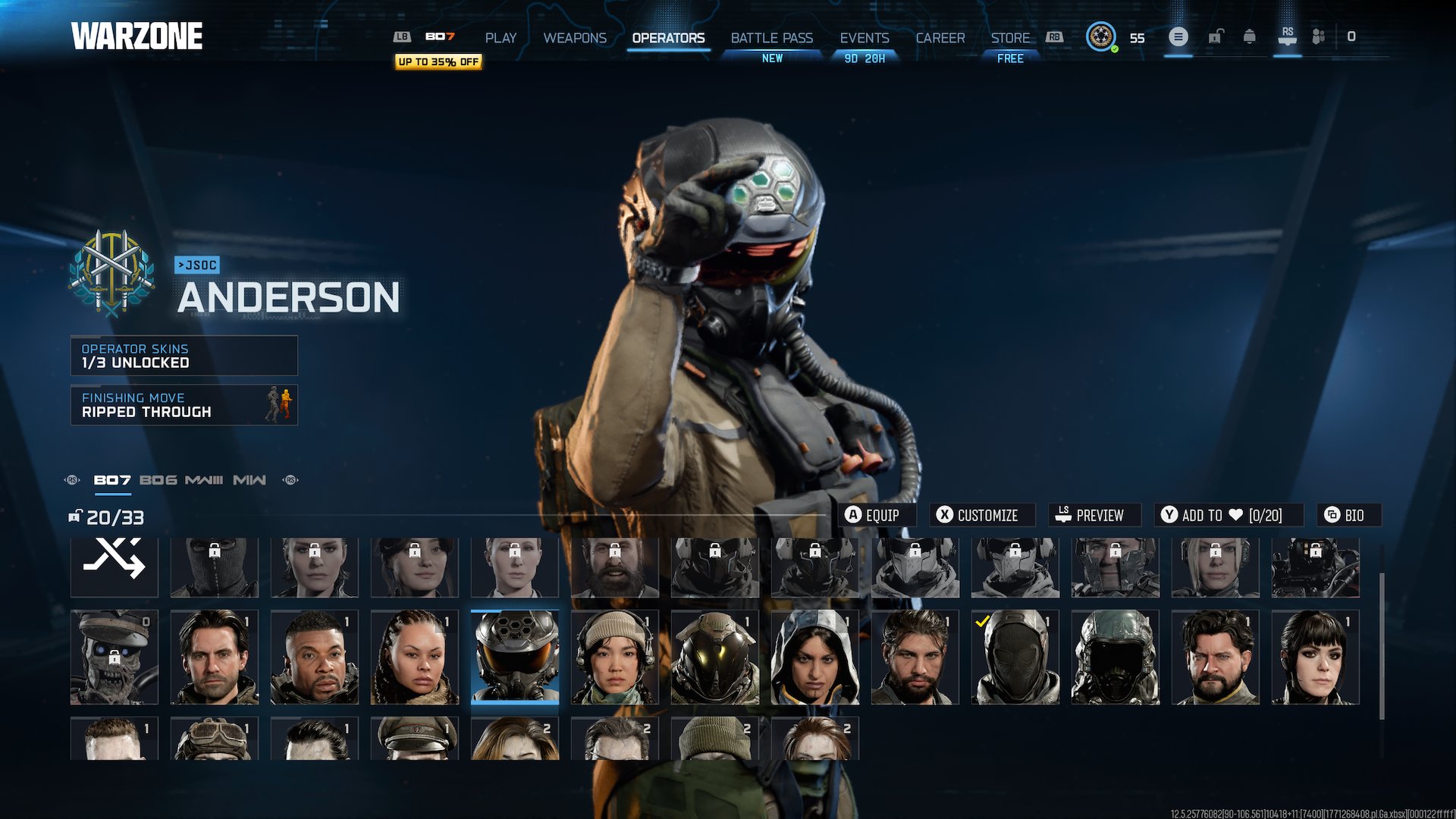Switch to the Weapons tab
The width and height of the screenshot is (1456, 819).
(575, 38)
